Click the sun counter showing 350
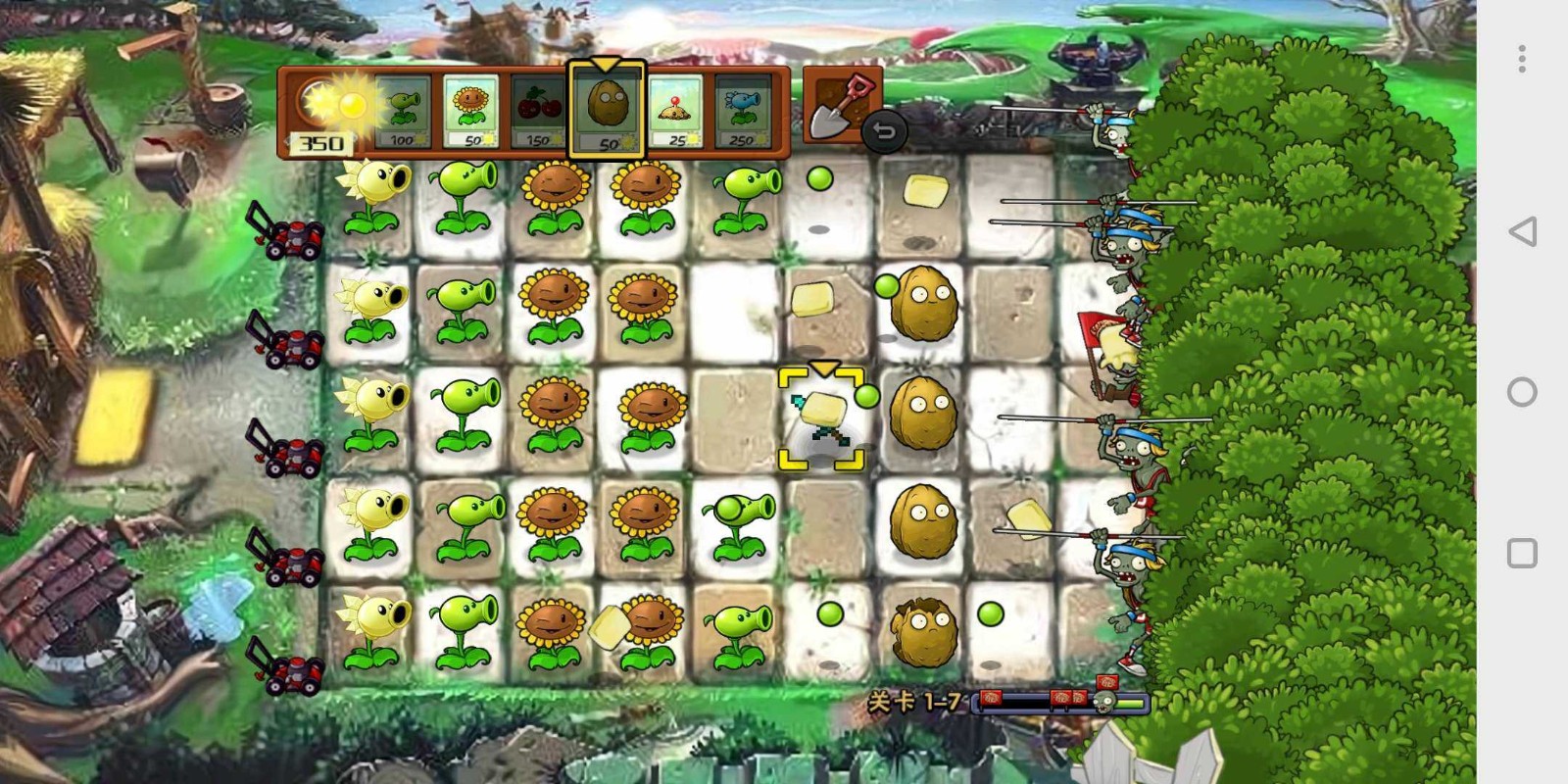Screen dimensions: 1568x784 (x=320, y=143)
